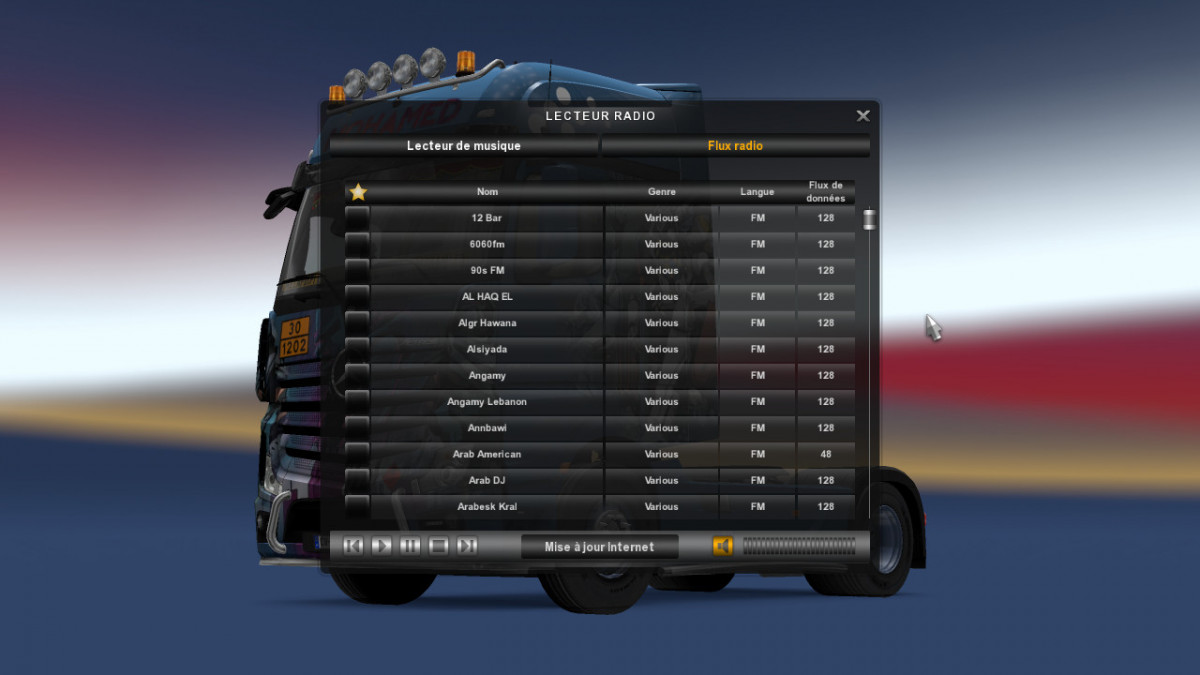Pick the Arab American station
Screen dimensions: 1200x675
[x=487, y=454]
